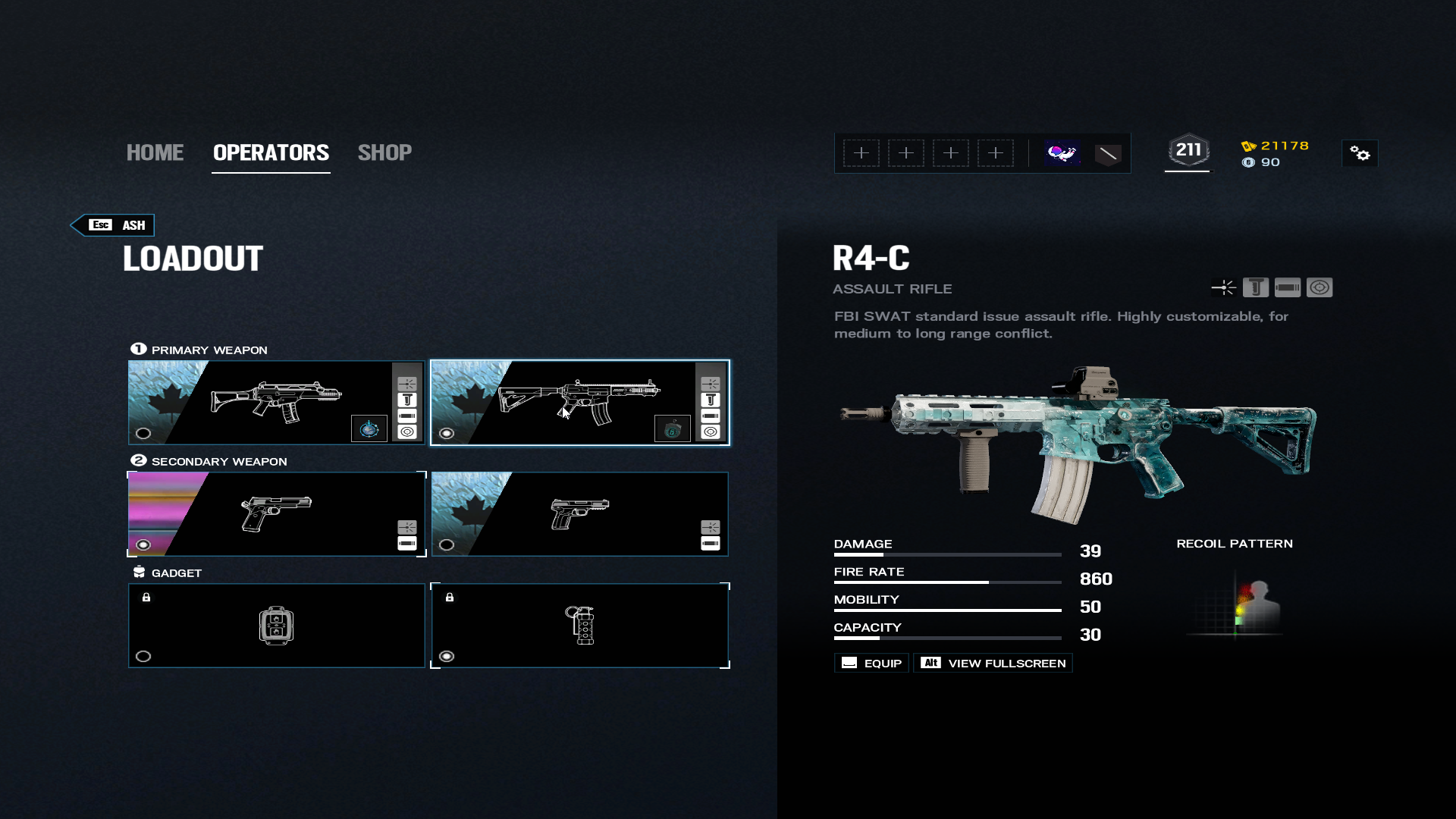Go back to ASH operator page
Viewport: 1456px width, 819px height.
click(x=114, y=225)
